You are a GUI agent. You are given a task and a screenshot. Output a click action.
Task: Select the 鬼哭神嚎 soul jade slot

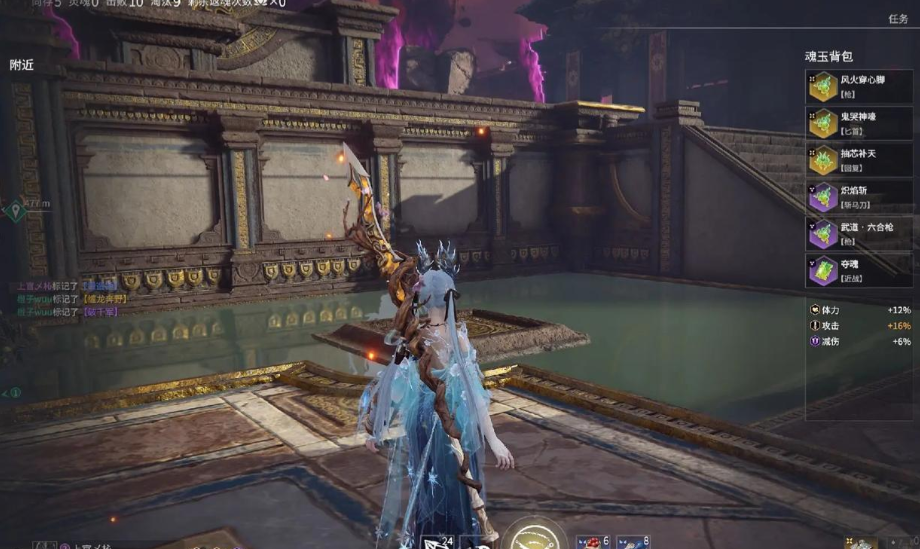click(x=858, y=123)
